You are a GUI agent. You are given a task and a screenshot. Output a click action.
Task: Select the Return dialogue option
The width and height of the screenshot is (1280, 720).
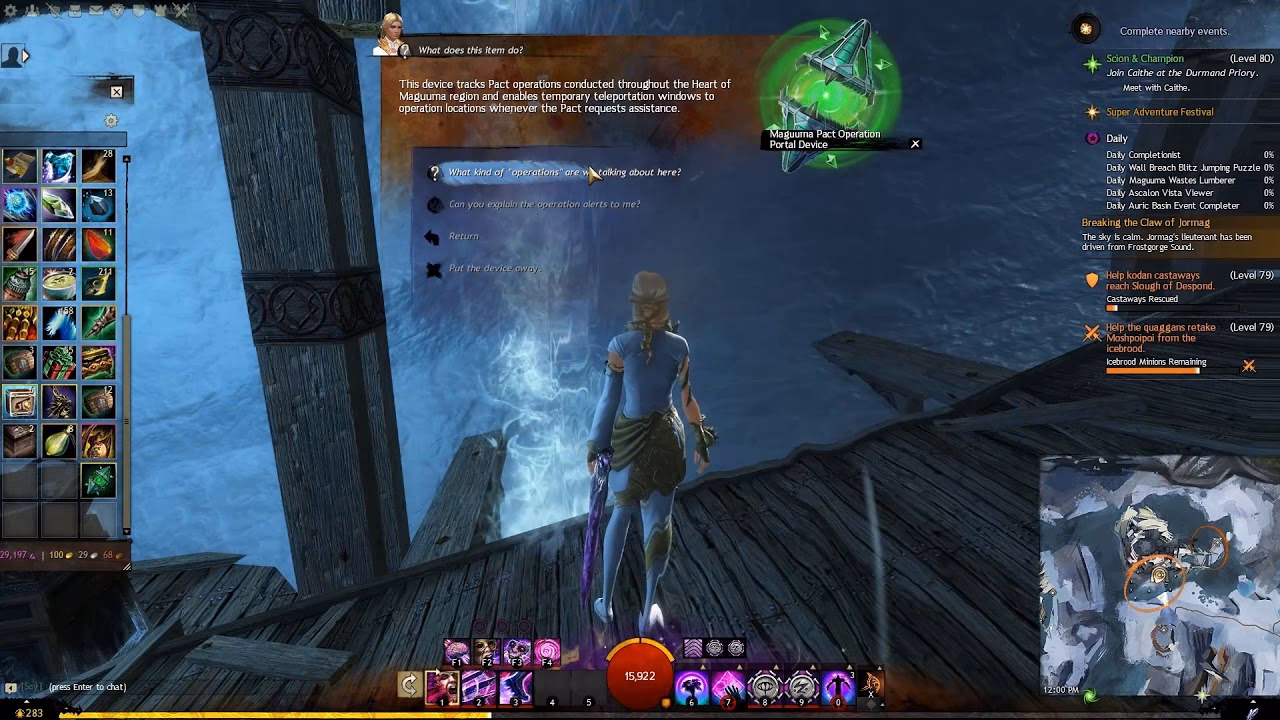pos(463,236)
